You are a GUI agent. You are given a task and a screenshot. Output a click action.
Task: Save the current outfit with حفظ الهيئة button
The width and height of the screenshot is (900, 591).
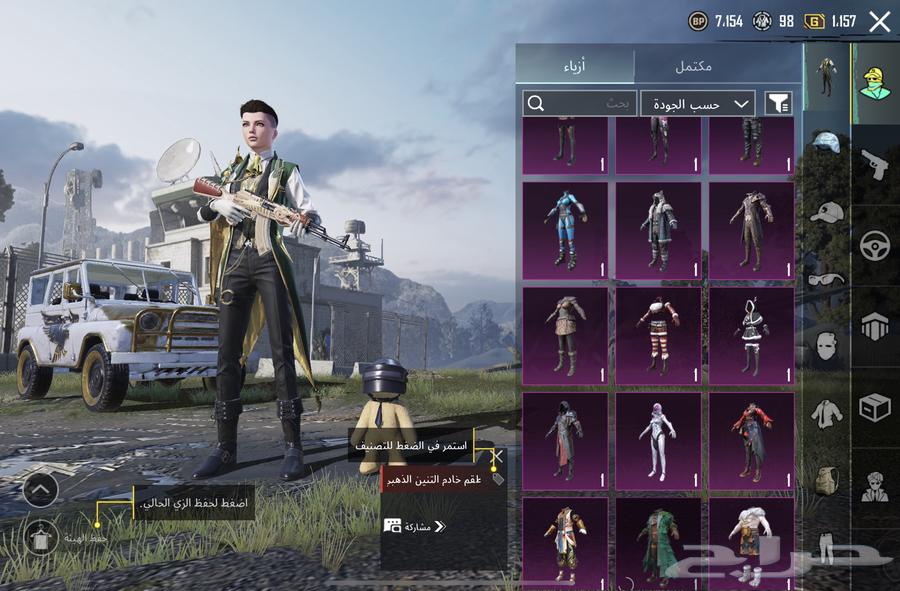[41, 538]
